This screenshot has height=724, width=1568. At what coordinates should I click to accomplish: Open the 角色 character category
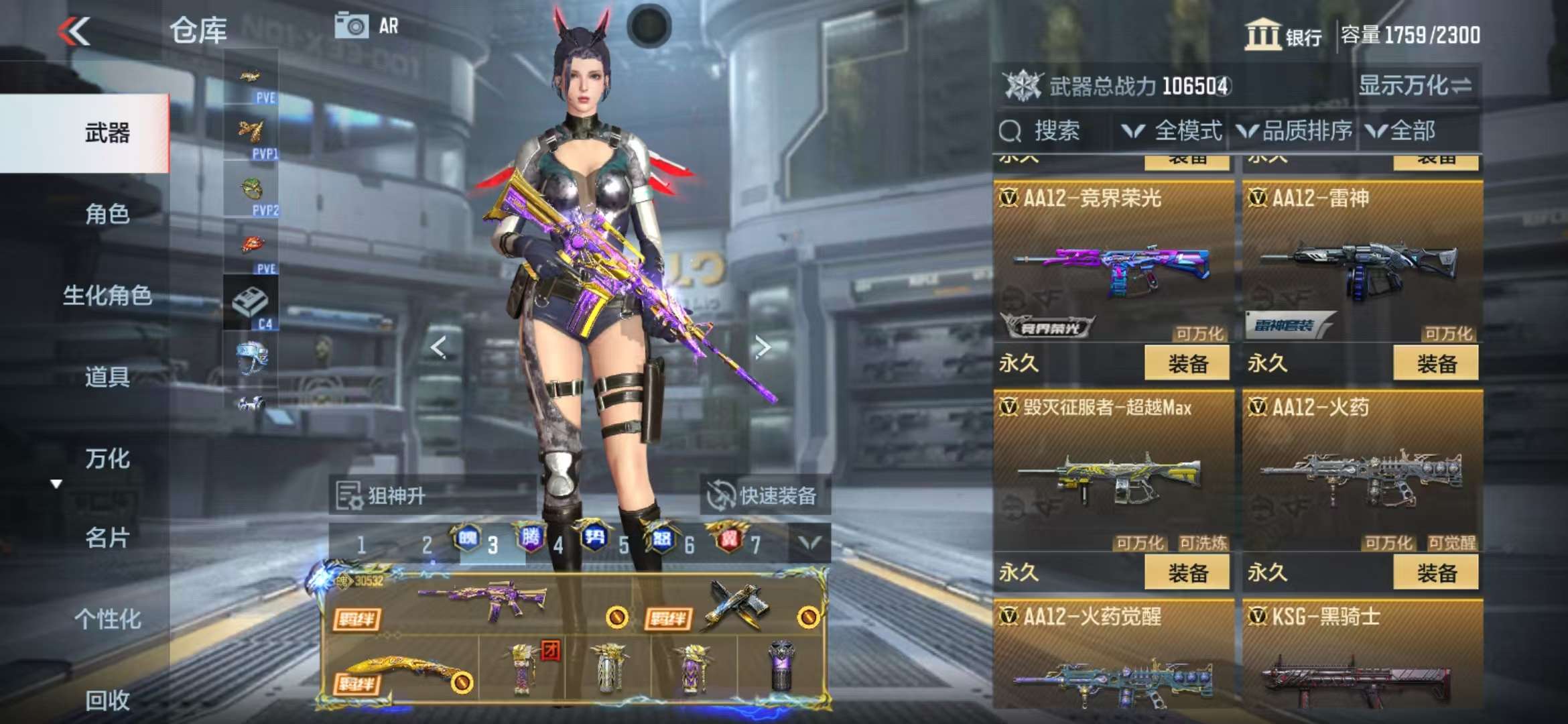[107, 215]
